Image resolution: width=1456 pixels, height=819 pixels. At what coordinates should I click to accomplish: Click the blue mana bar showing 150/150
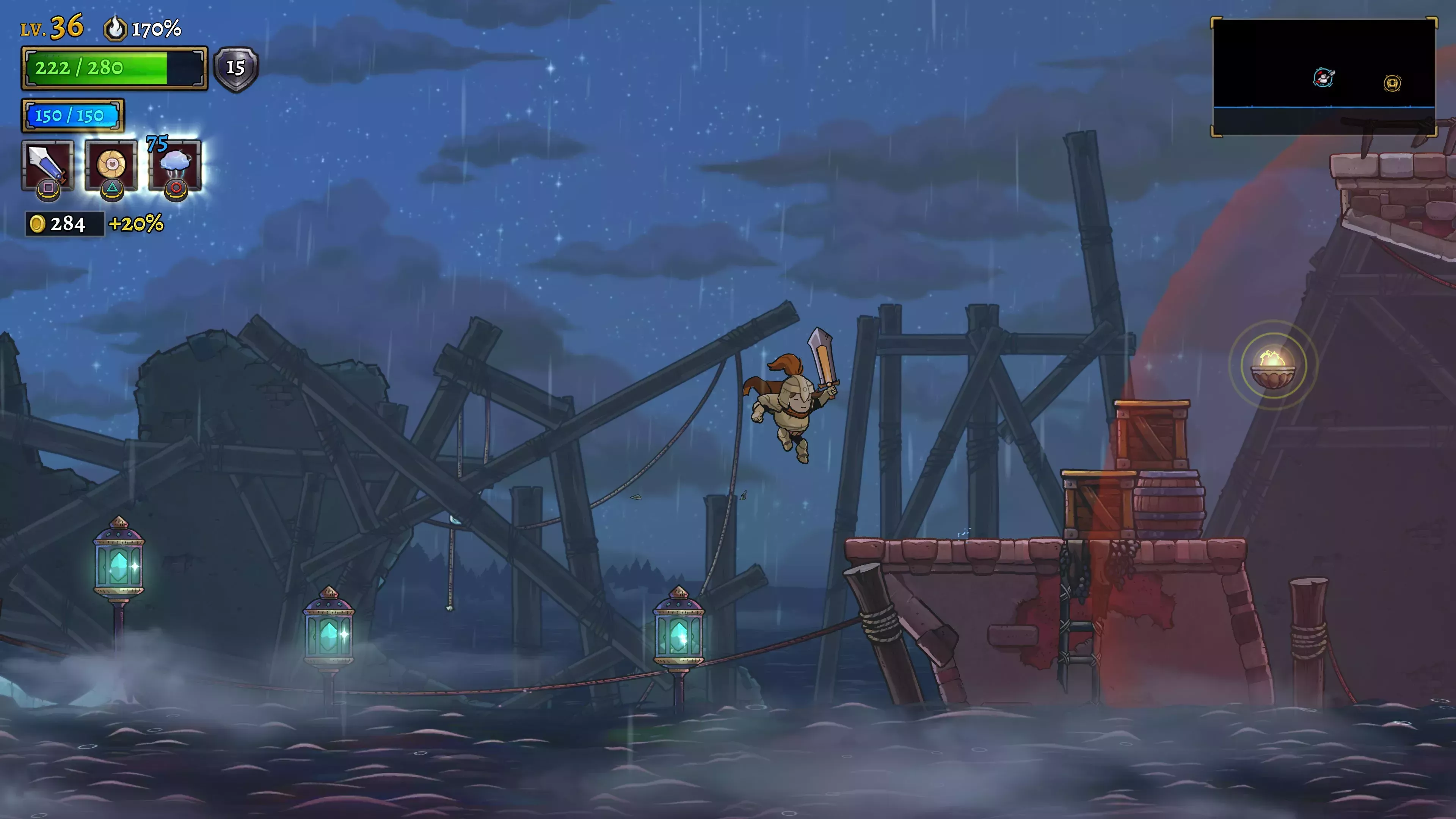[x=74, y=115]
